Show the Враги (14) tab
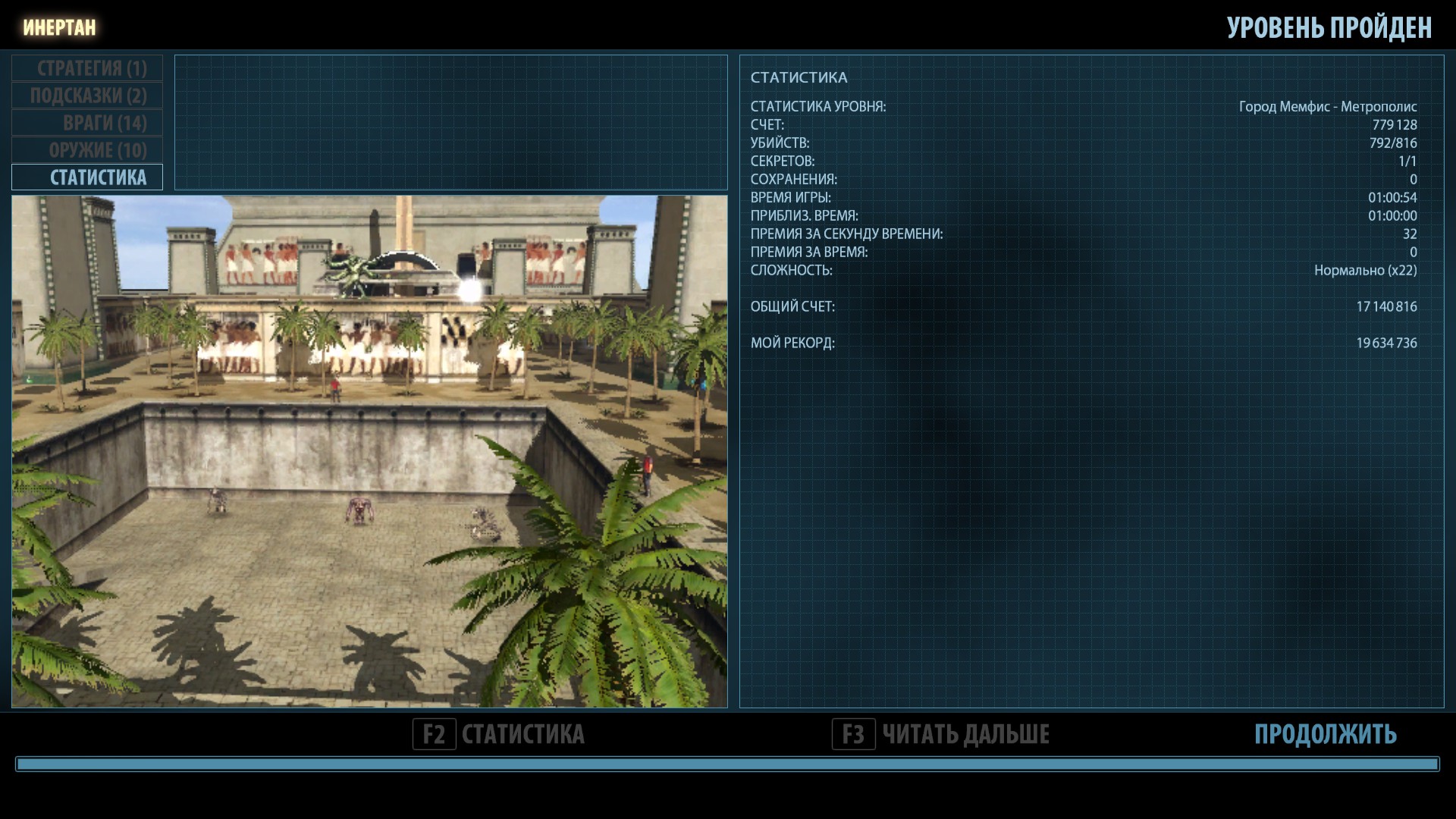Image resolution: width=1456 pixels, height=819 pixels. 87,123
